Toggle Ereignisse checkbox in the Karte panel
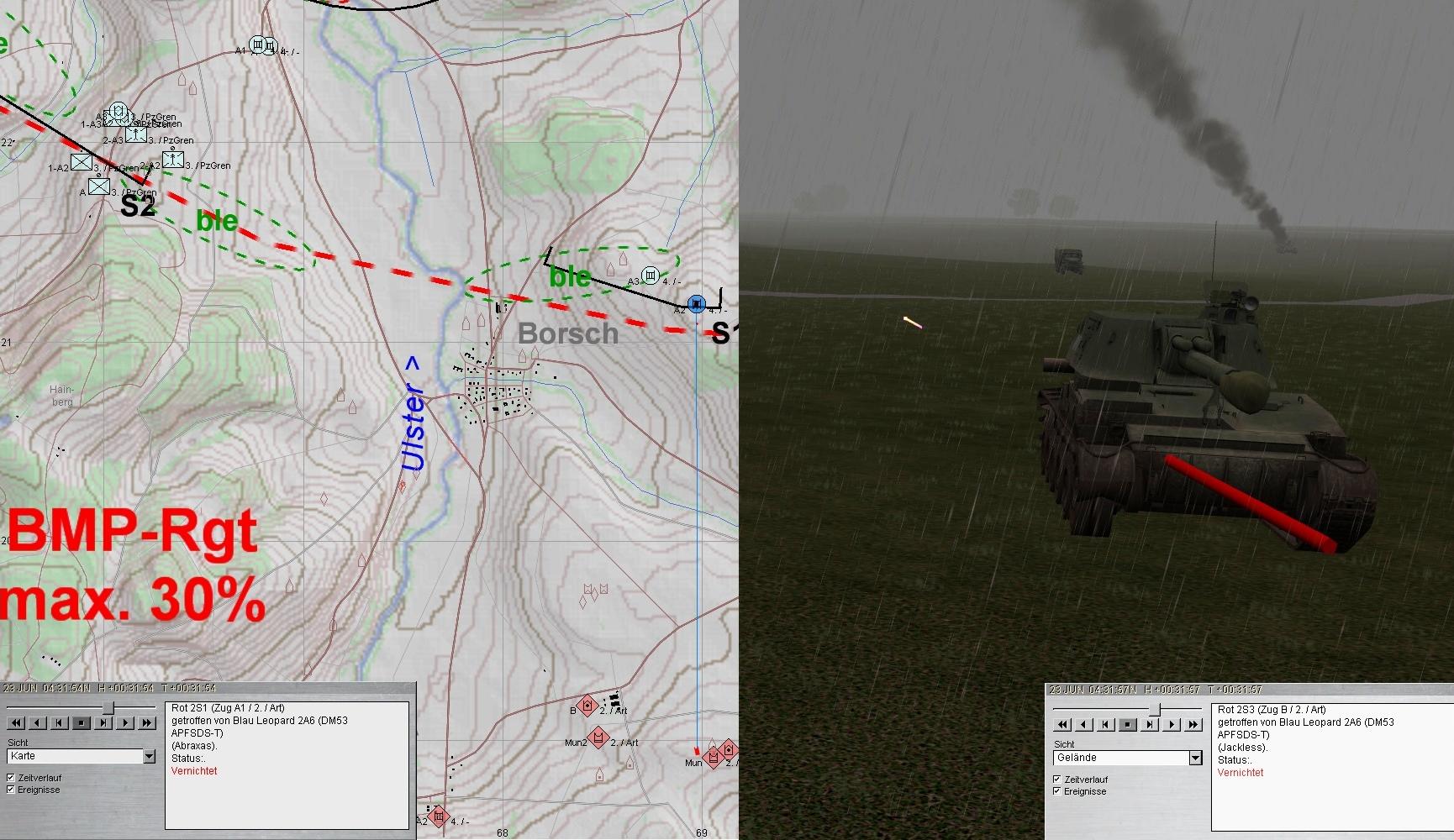Image resolution: width=1454 pixels, height=840 pixels. pyautogui.click(x=11, y=790)
